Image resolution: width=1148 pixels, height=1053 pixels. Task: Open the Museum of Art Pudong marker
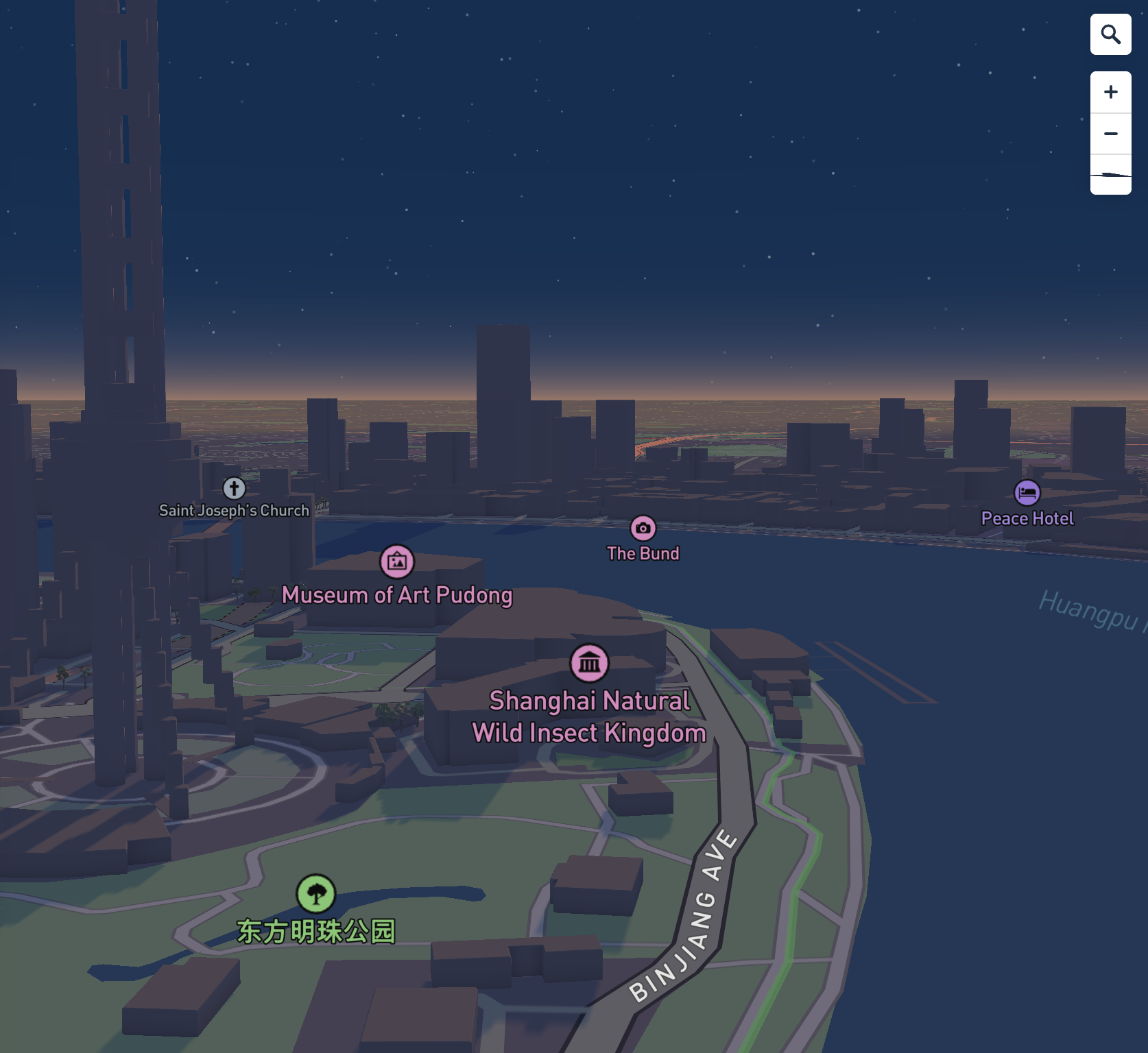click(x=397, y=562)
